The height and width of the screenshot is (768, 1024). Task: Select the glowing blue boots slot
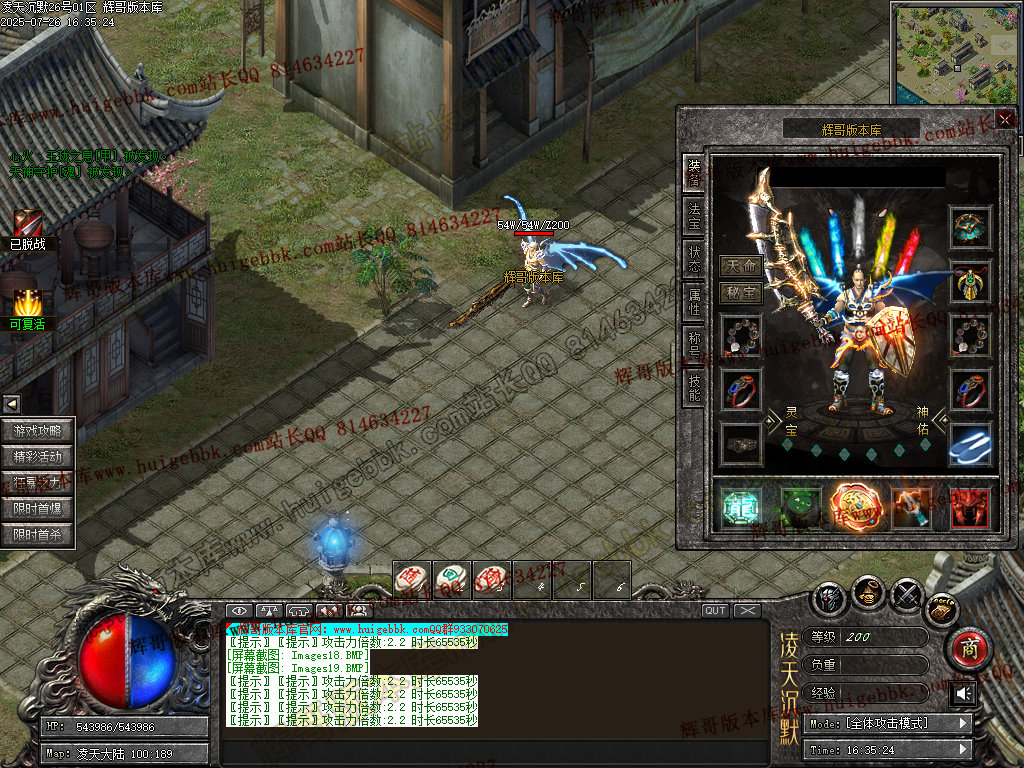click(x=970, y=445)
